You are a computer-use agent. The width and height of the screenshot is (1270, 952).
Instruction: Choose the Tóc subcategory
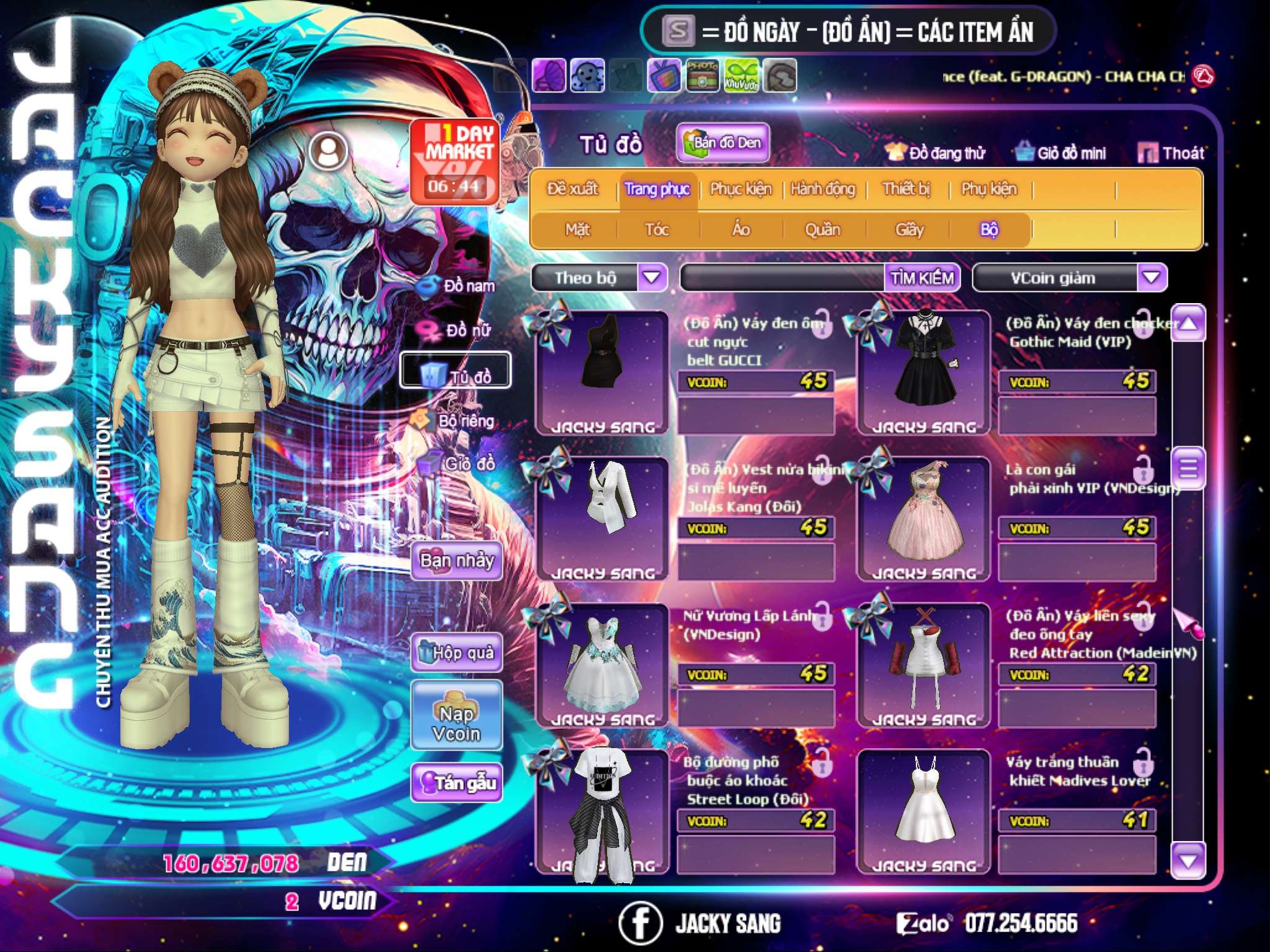[657, 230]
